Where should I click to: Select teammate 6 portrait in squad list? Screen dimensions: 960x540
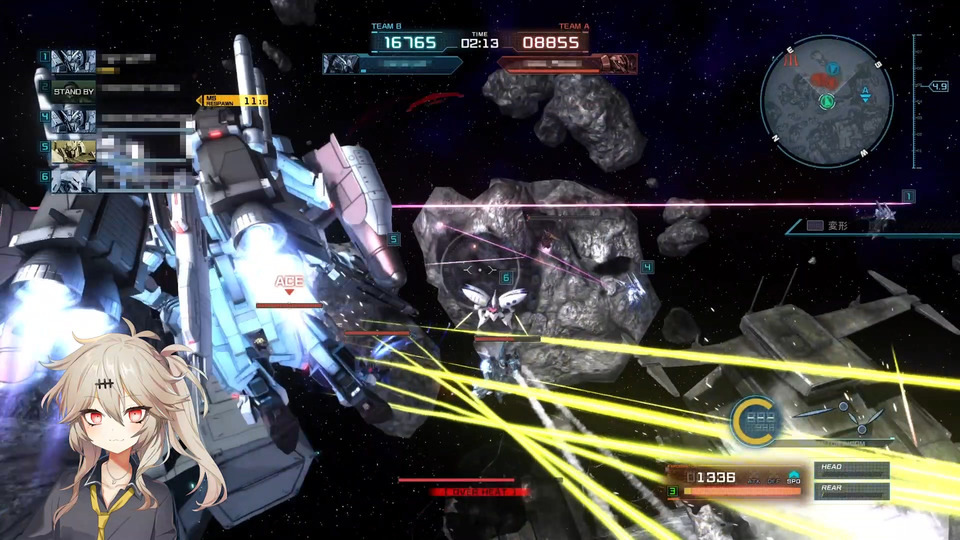pyautogui.click(x=73, y=179)
